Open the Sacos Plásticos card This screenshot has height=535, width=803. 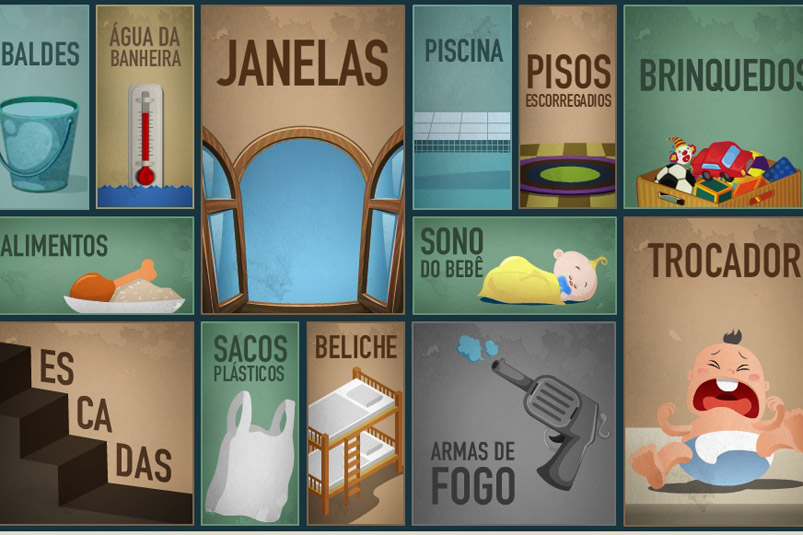tap(250, 422)
